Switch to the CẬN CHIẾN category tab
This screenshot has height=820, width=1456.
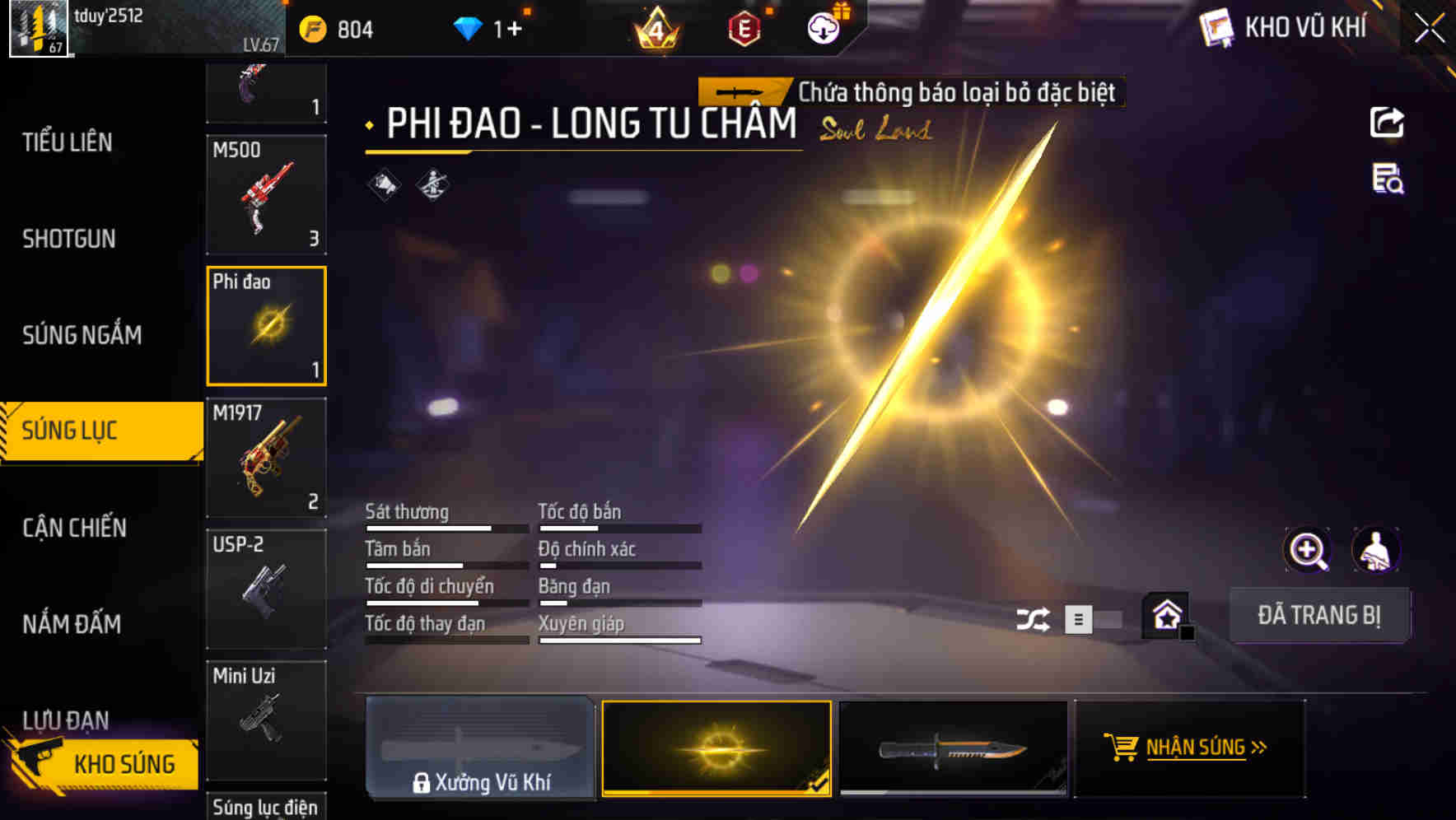point(74,528)
